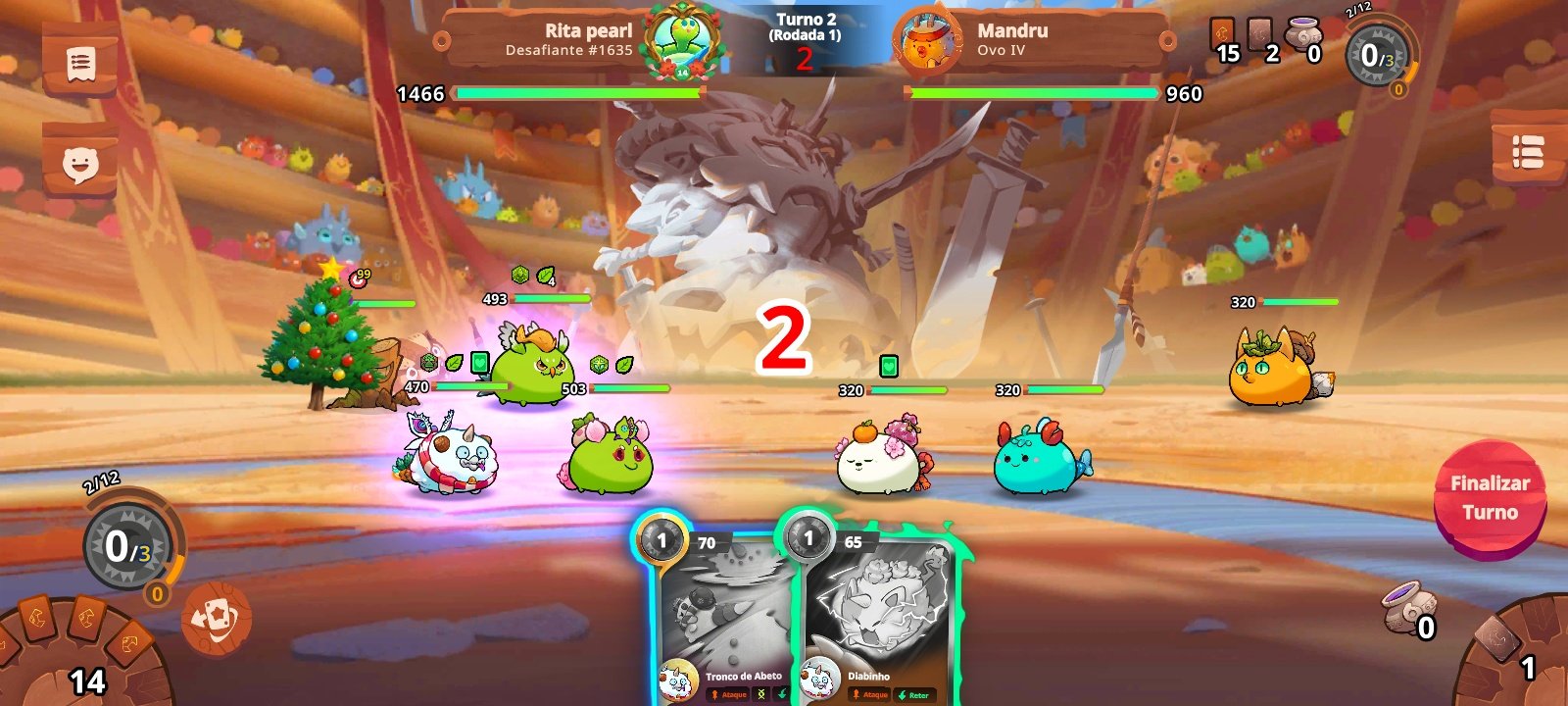End the turn with Finalizar Turno
Image resolution: width=1568 pixels, height=706 pixels.
pos(1489,497)
